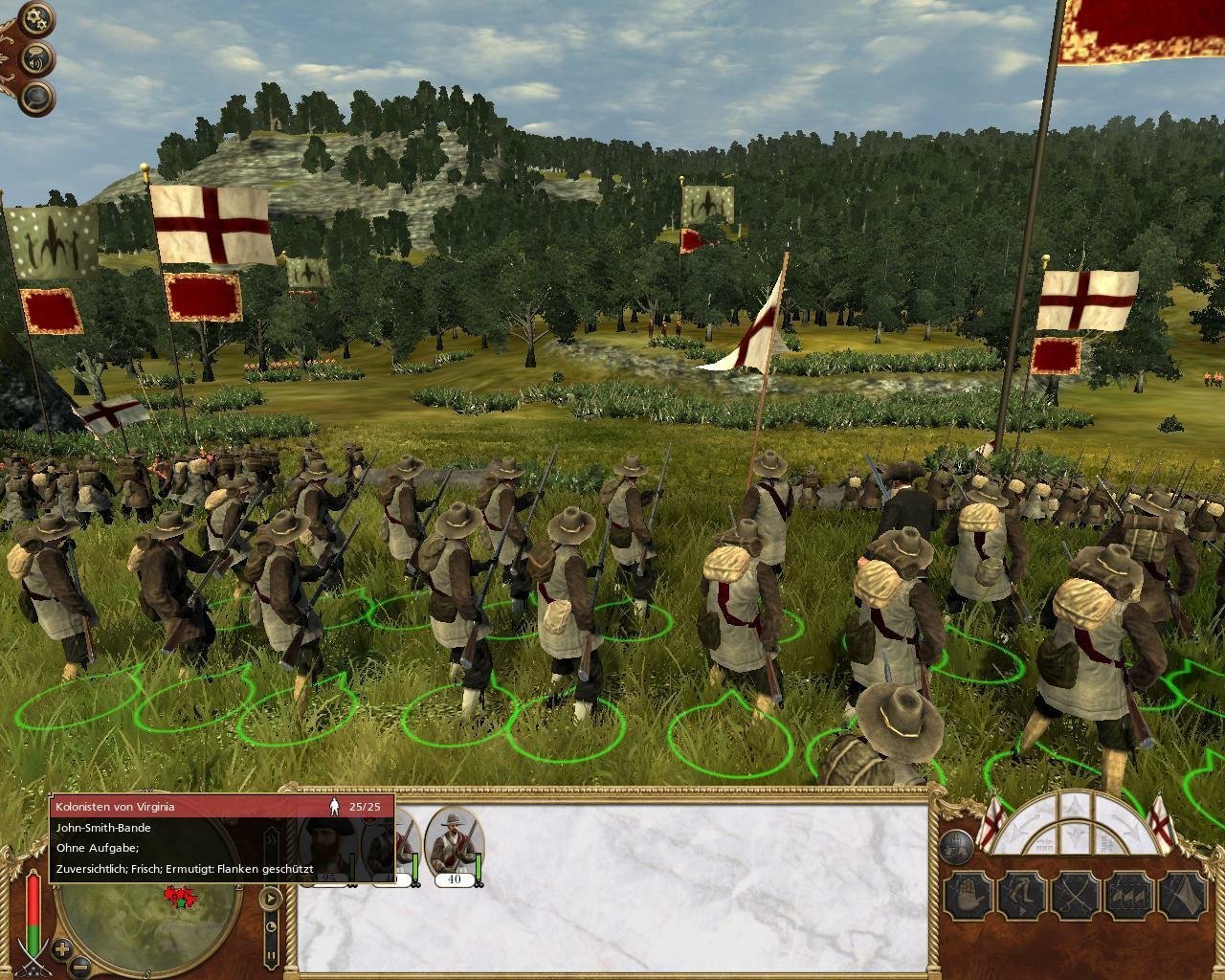Click the red army marker on the minimap

[x=182, y=895]
